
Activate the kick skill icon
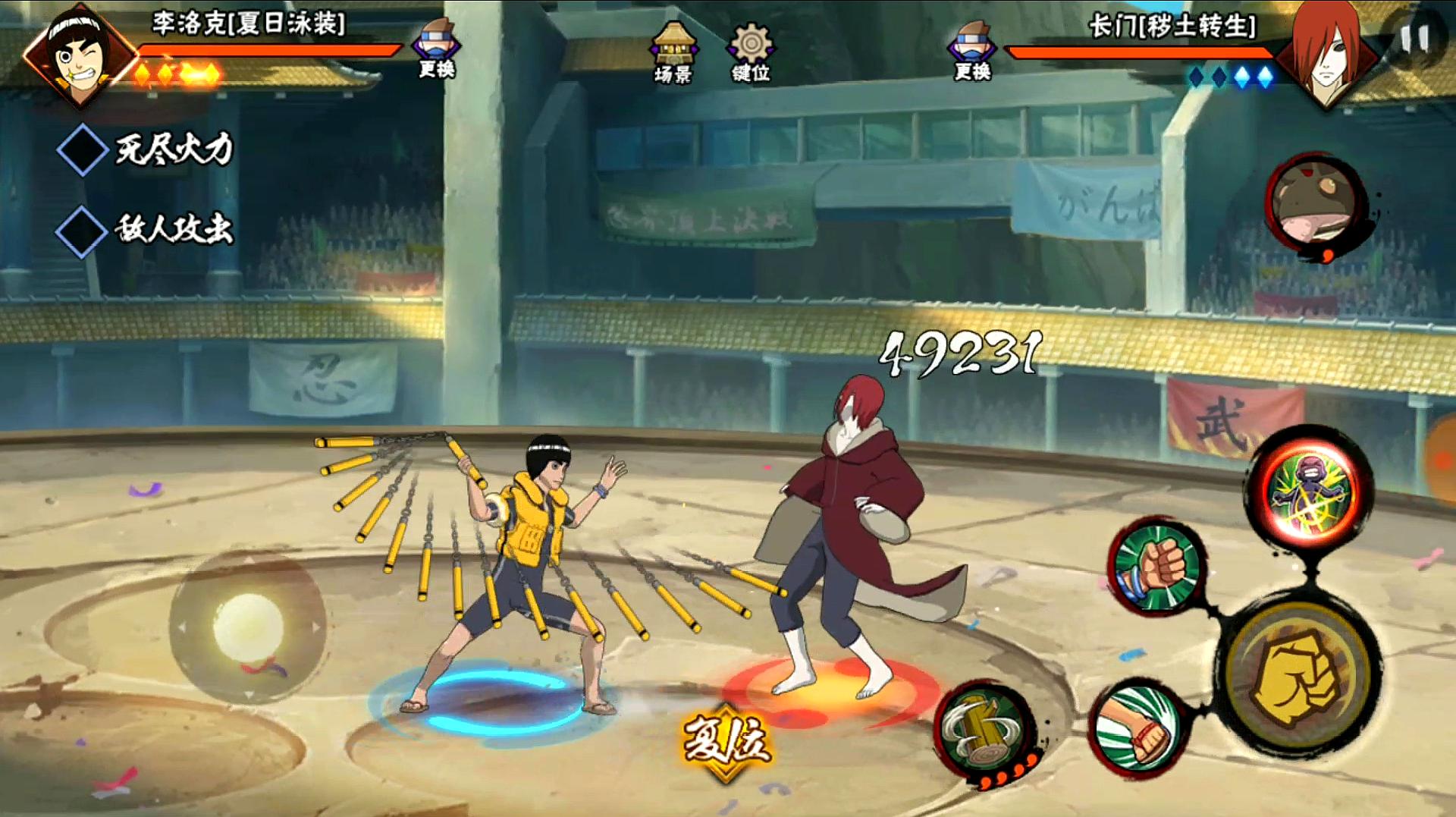(x=1137, y=729)
